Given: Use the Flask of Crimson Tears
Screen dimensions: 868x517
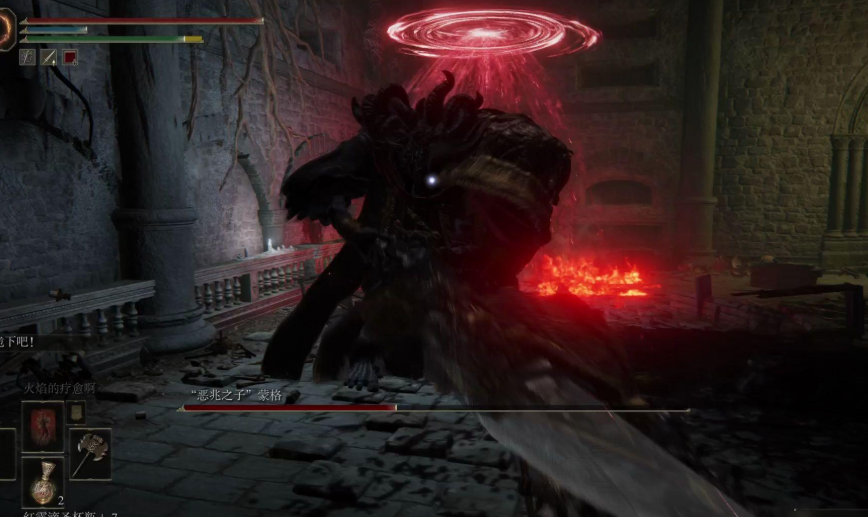Looking at the screenshot, I should click(42, 481).
